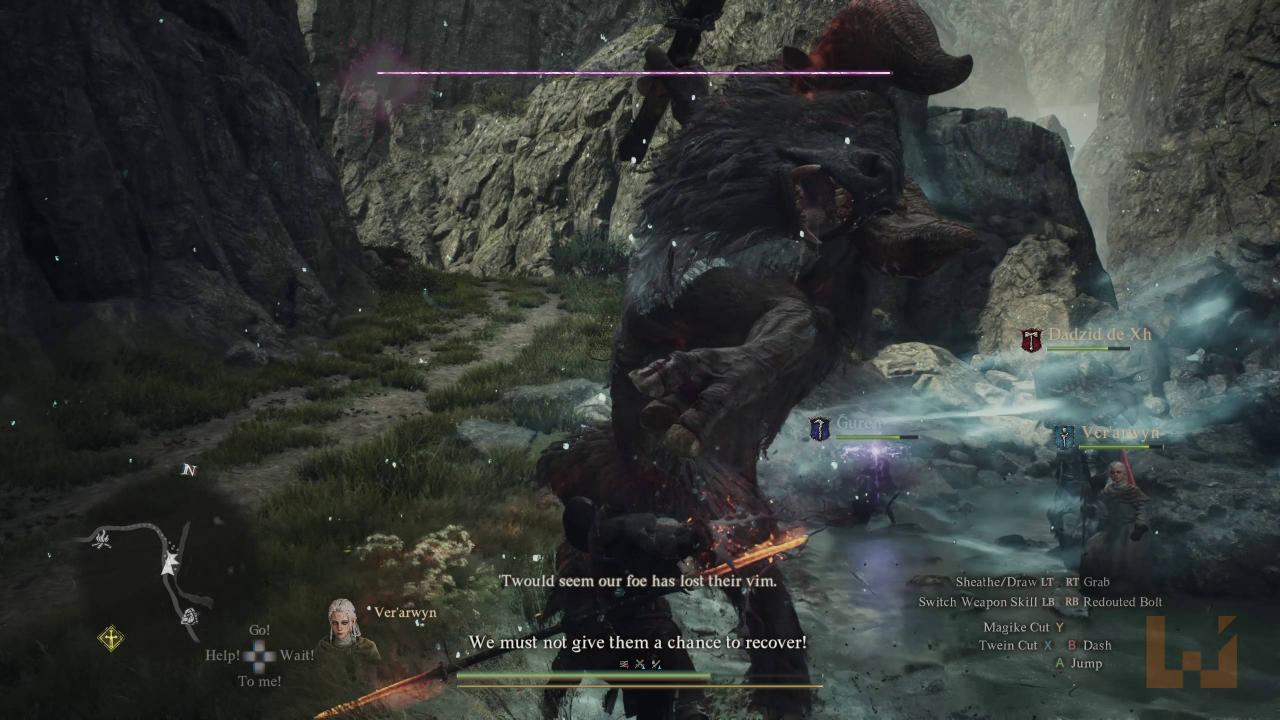Choose the "Help!" pawn command
This screenshot has height=720, width=1280.
[x=222, y=656]
